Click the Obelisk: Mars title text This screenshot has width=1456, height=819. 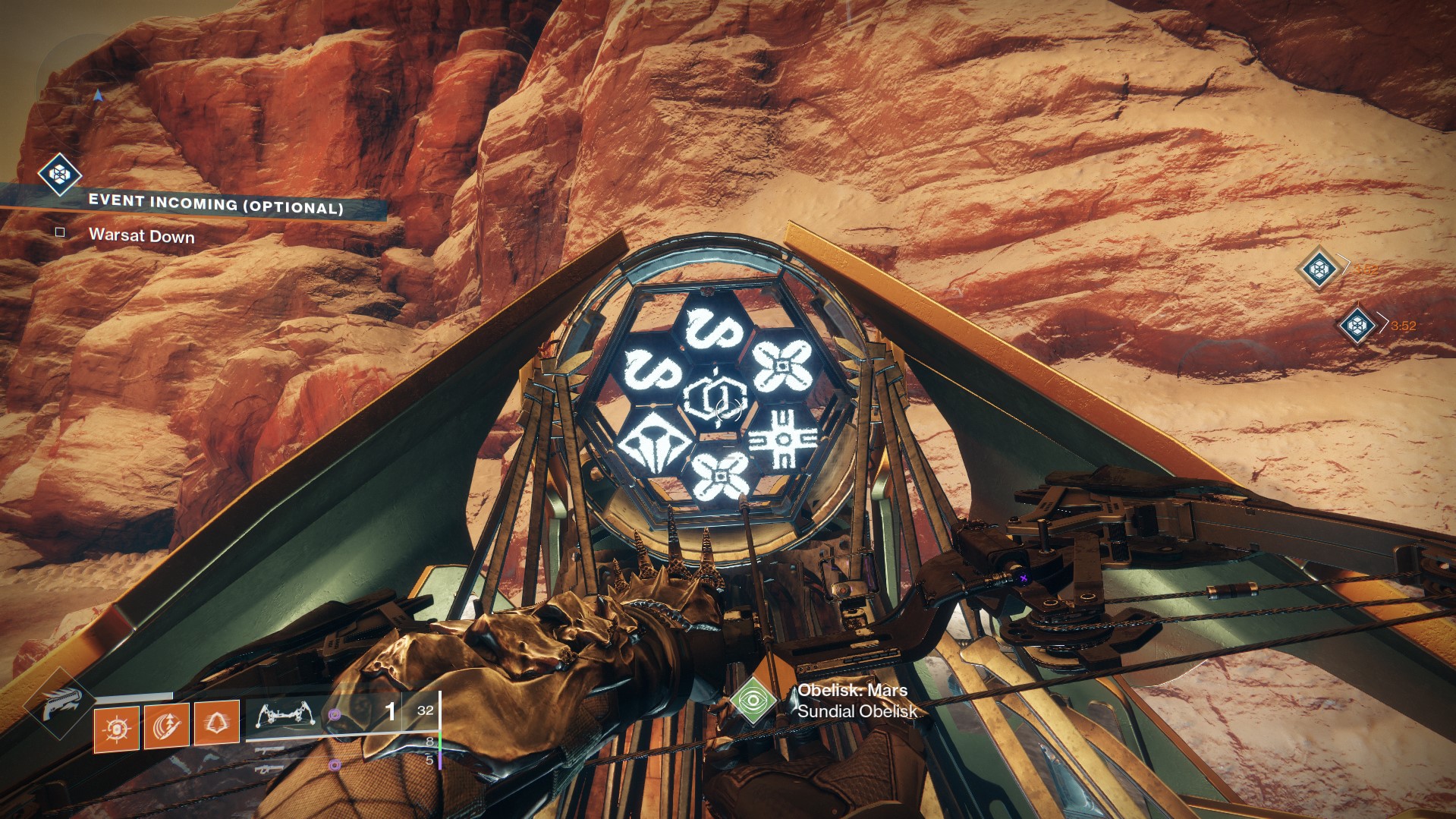pyautogui.click(x=854, y=691)
